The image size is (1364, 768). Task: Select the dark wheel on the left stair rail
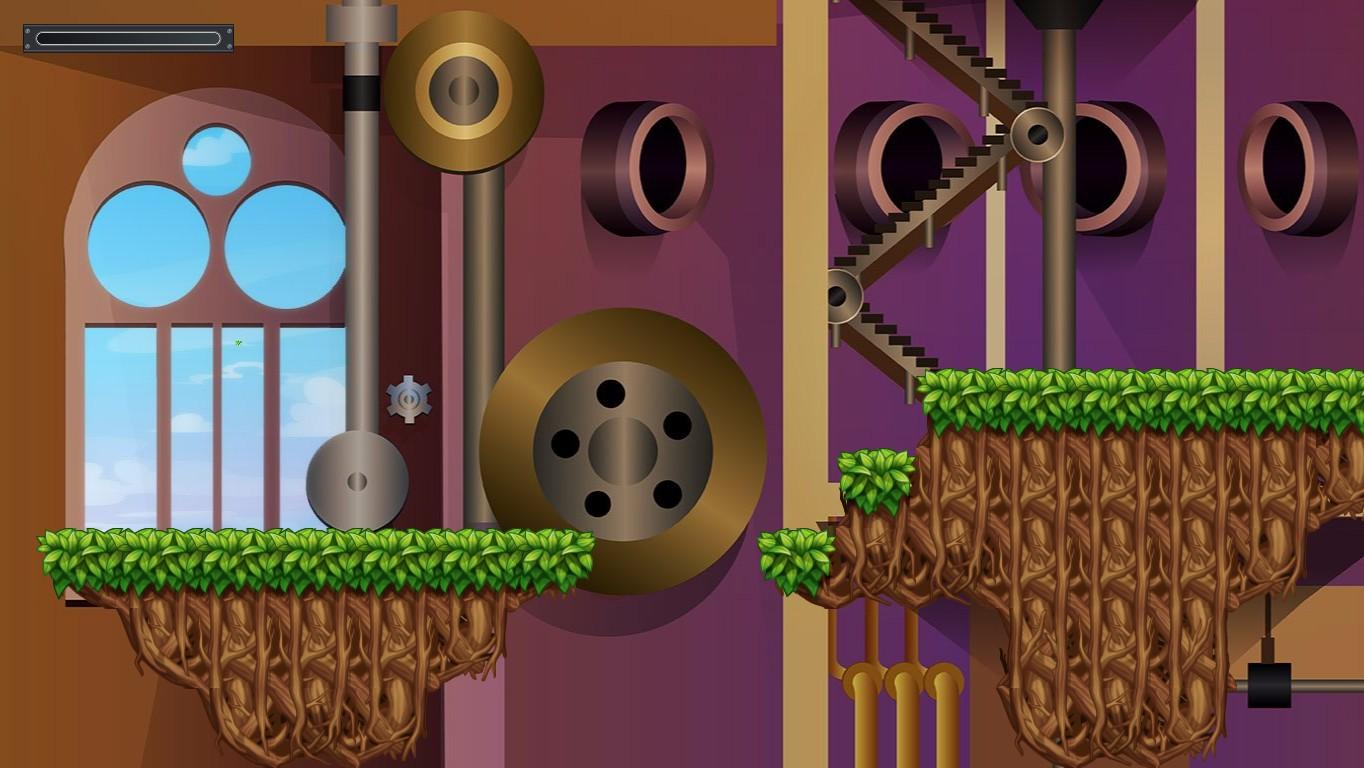[839, 293]
